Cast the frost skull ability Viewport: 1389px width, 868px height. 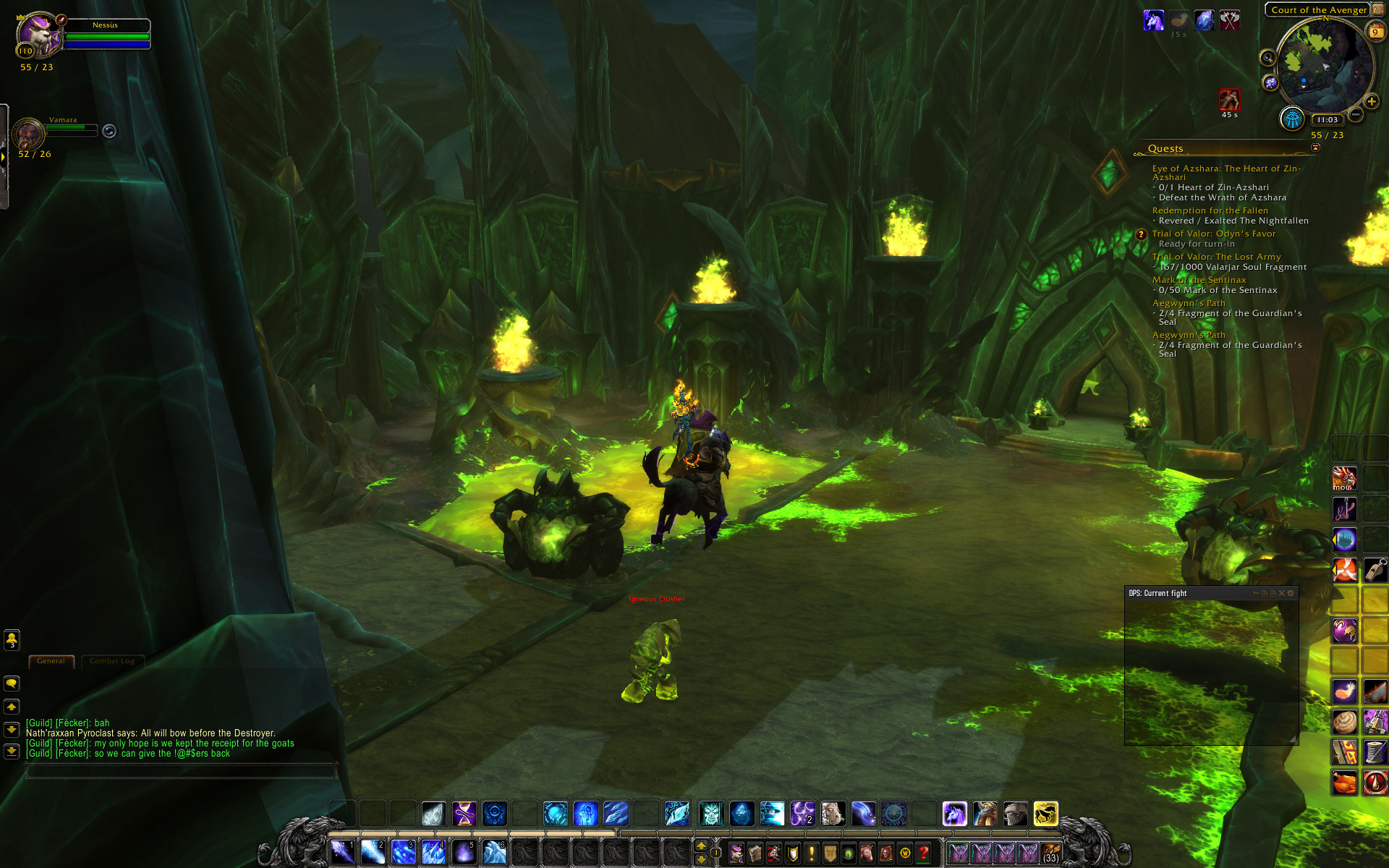711,814
